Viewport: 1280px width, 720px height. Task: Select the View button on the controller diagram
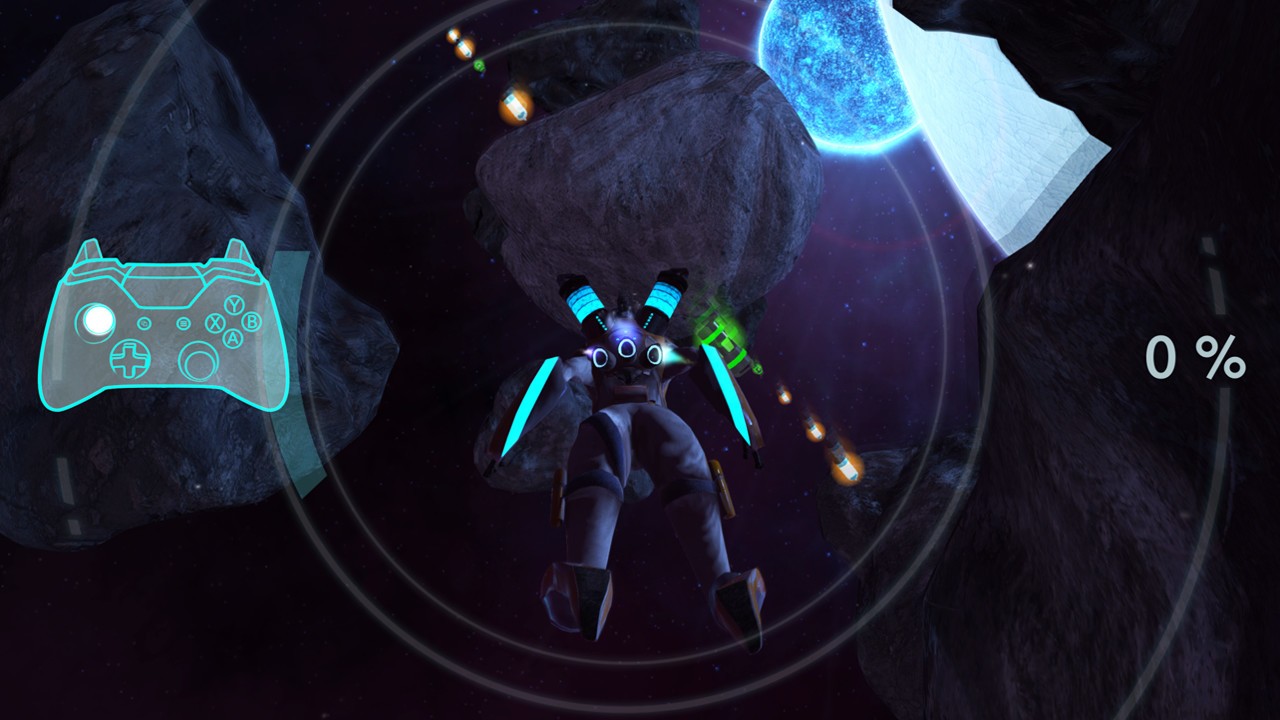144,323
